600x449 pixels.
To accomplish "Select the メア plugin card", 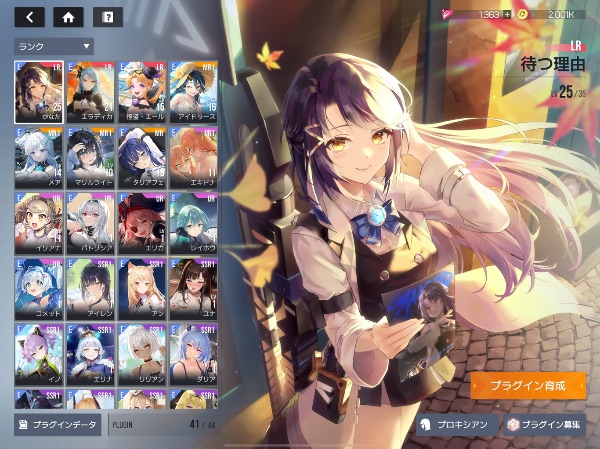I will point(40,155).
